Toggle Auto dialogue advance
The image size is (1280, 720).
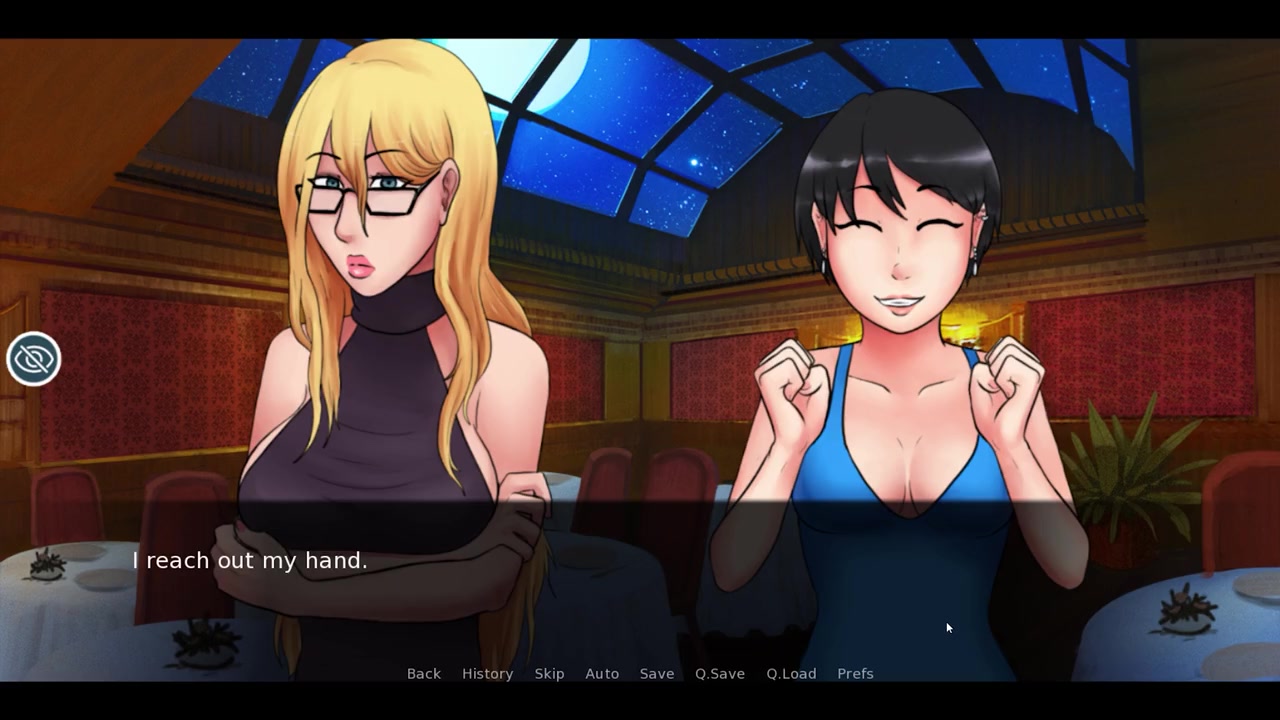coord(602,674)
